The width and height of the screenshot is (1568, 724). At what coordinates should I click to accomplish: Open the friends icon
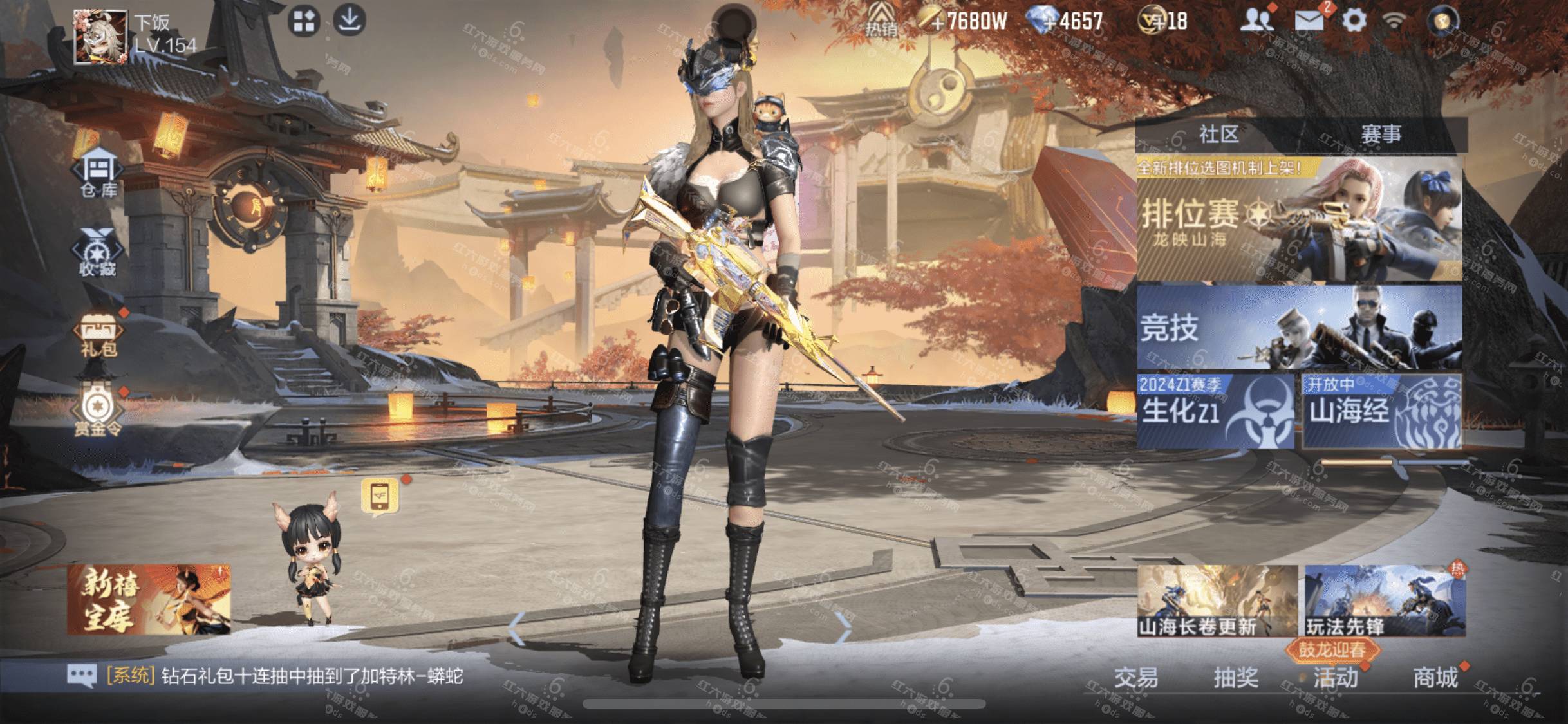[1256, 21]
